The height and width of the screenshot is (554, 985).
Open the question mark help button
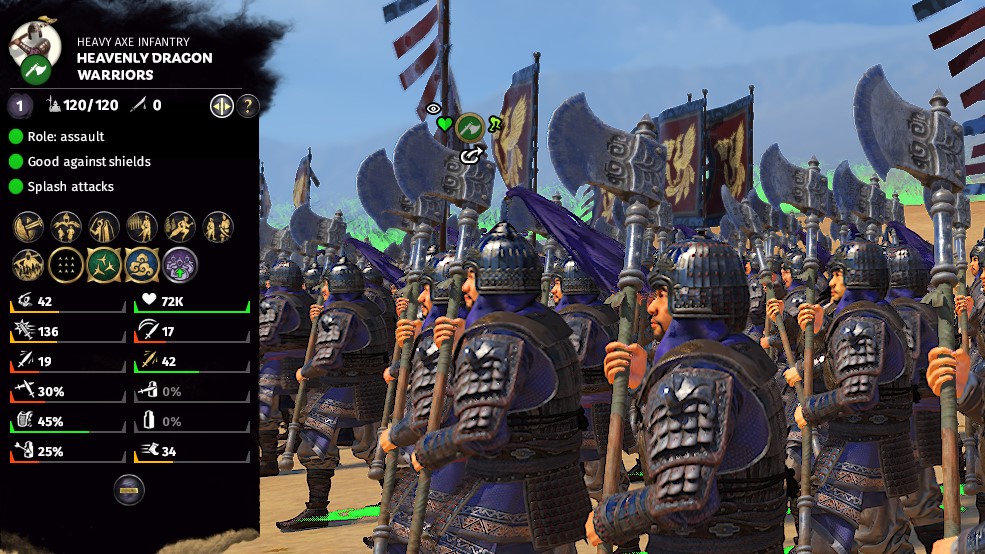[x=247, y=105]
